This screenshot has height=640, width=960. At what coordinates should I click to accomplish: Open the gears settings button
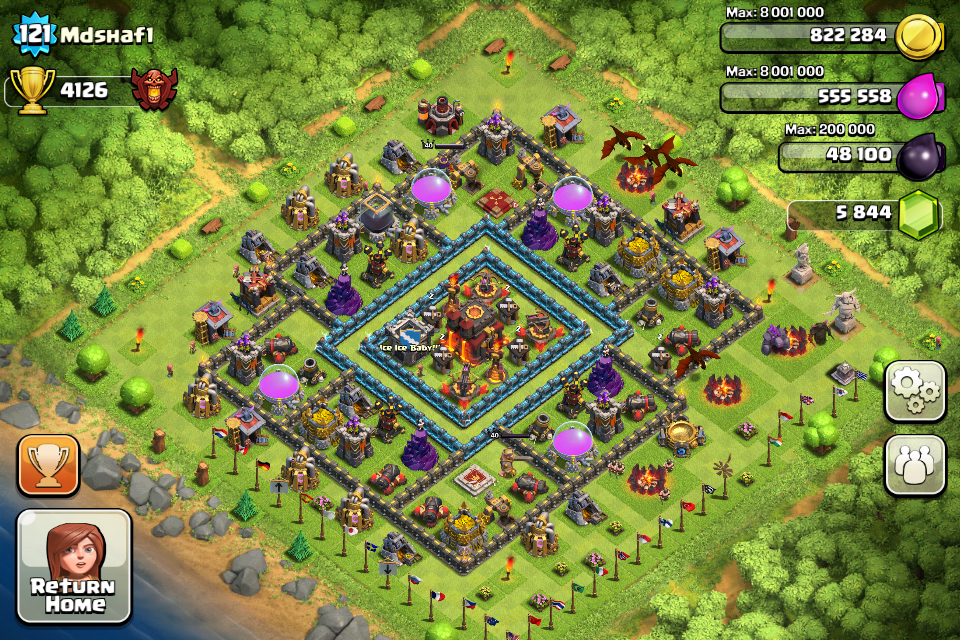tap(915, 391)
